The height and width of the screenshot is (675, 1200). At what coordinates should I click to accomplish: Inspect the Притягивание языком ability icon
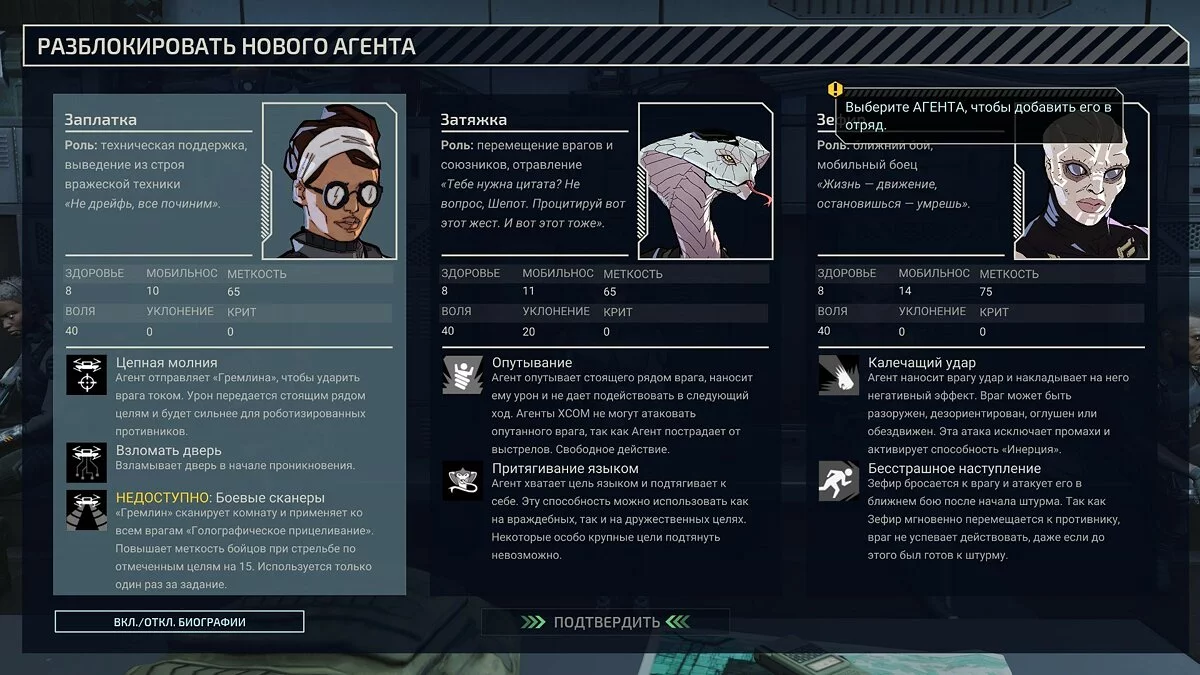(462, 480)
